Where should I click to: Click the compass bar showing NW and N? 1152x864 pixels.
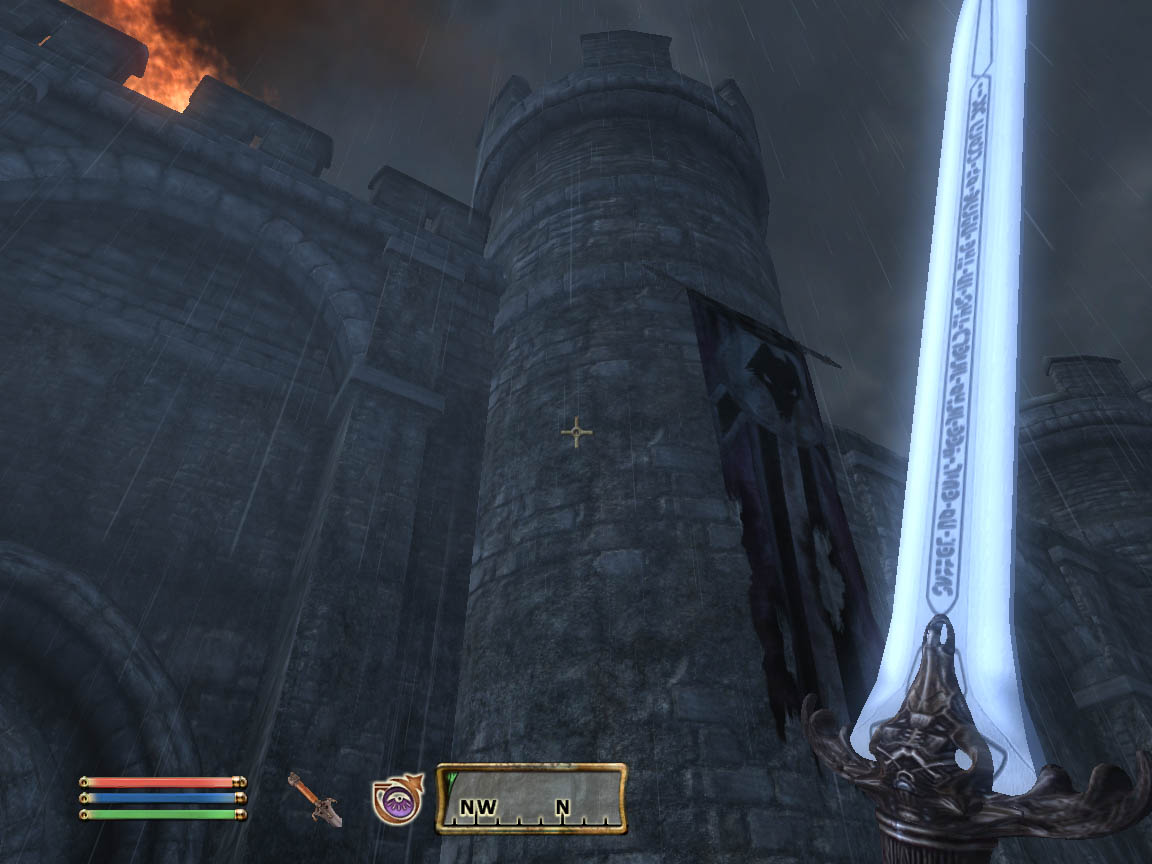click(x=531, y=799)
